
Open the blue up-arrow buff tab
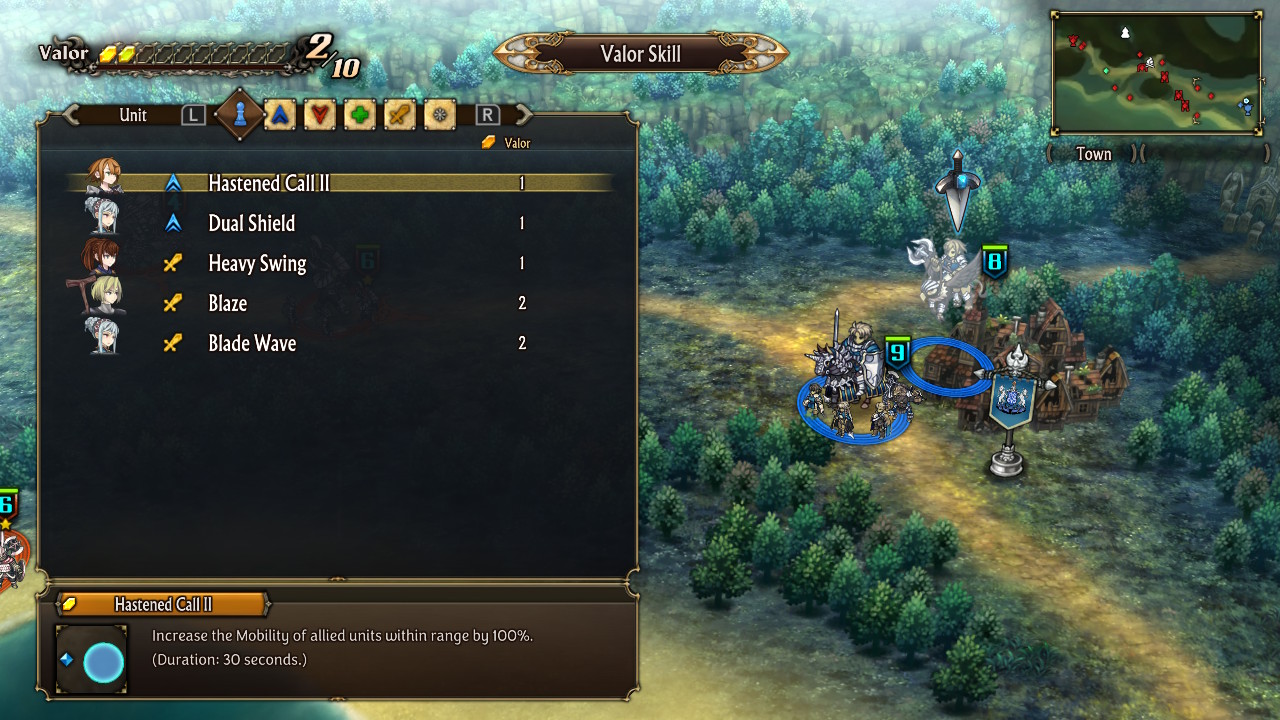pyautogui.click(x=280, y=115)
